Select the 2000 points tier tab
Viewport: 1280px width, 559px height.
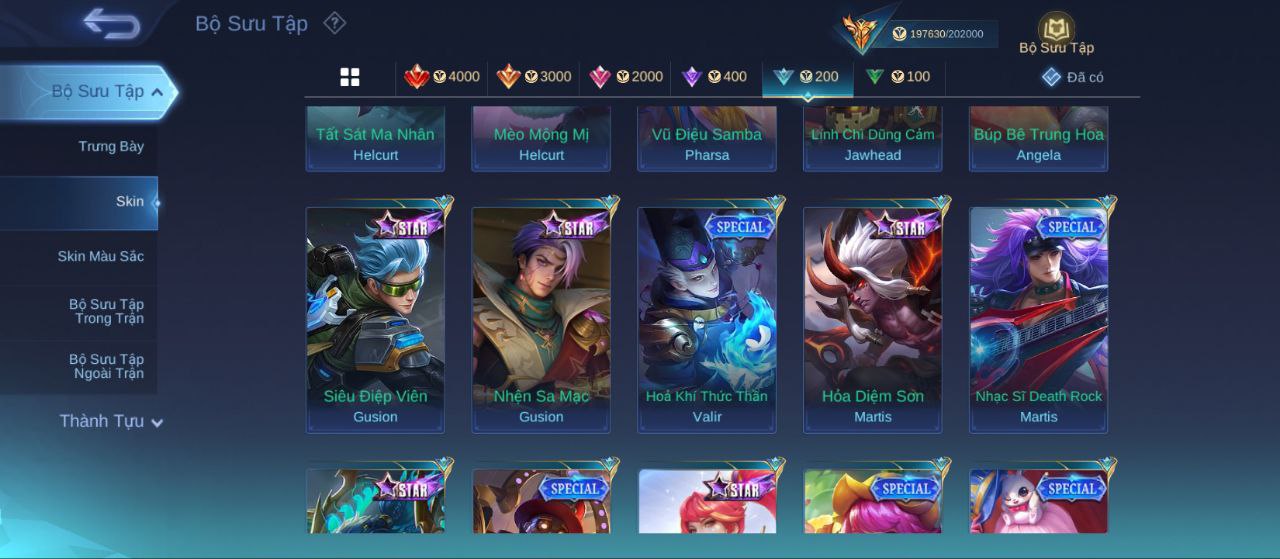(x=626, y=77)
